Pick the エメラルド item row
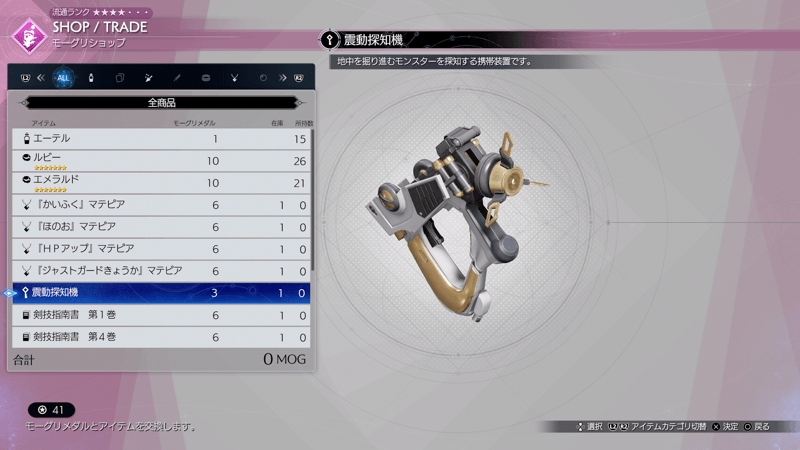Screen dimensions: 800x450 [160, 183]
